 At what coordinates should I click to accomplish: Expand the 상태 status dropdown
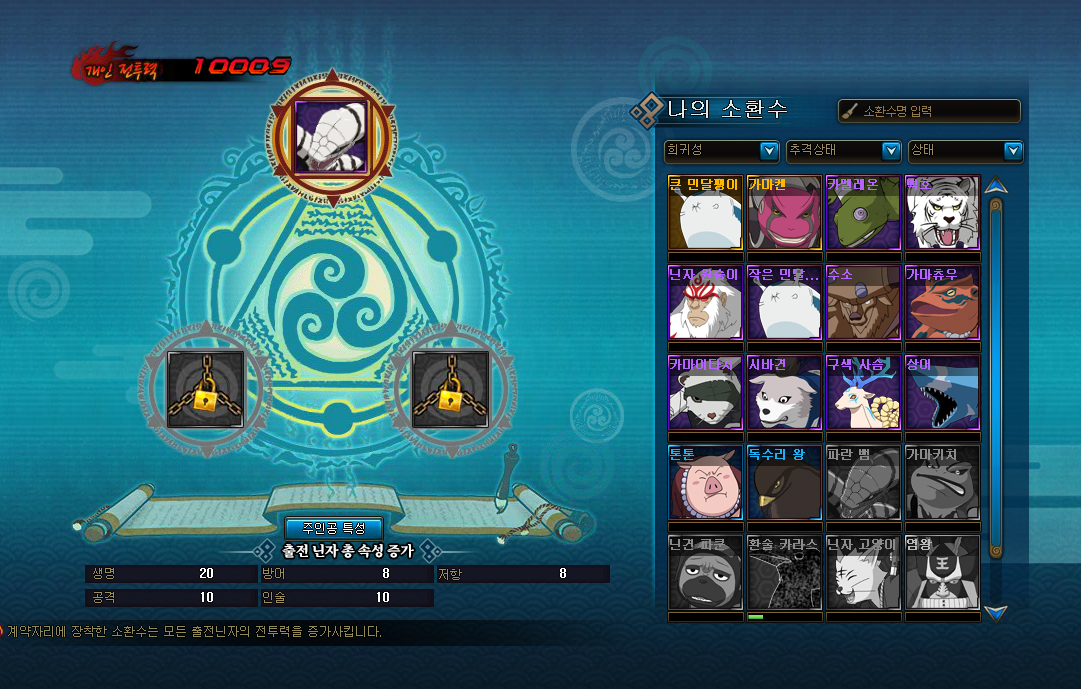tap(966, 151)
